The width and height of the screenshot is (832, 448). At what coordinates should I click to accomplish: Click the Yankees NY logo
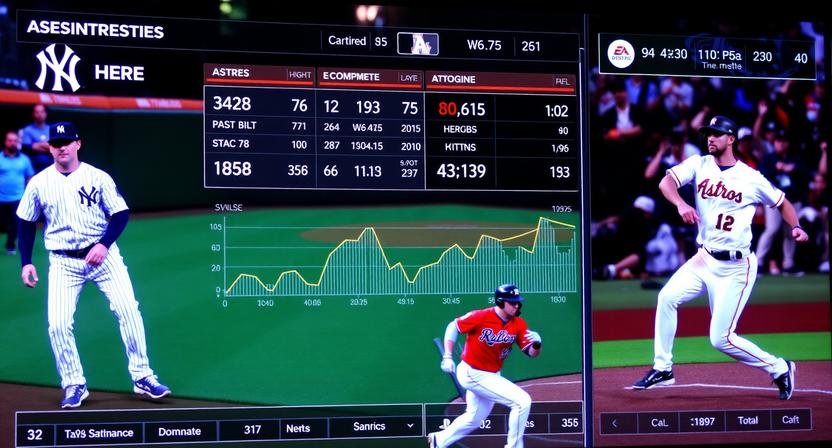[57, 68]
